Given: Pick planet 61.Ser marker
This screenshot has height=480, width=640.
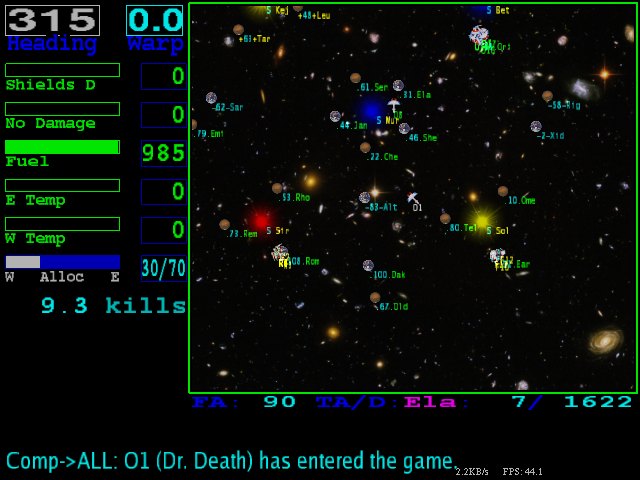Looking at the screenshot, I should point(355,78).
